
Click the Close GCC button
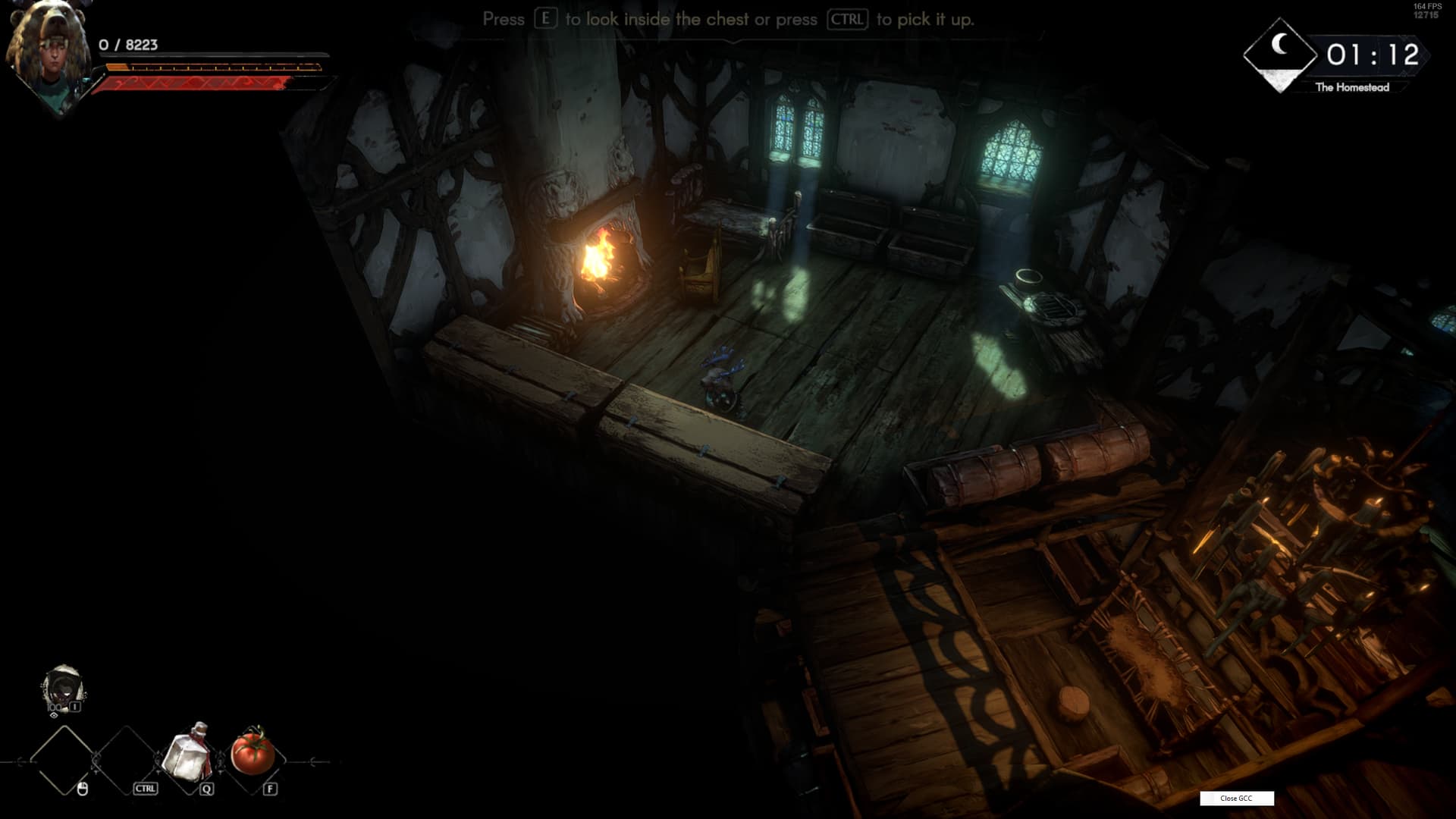1236,798
